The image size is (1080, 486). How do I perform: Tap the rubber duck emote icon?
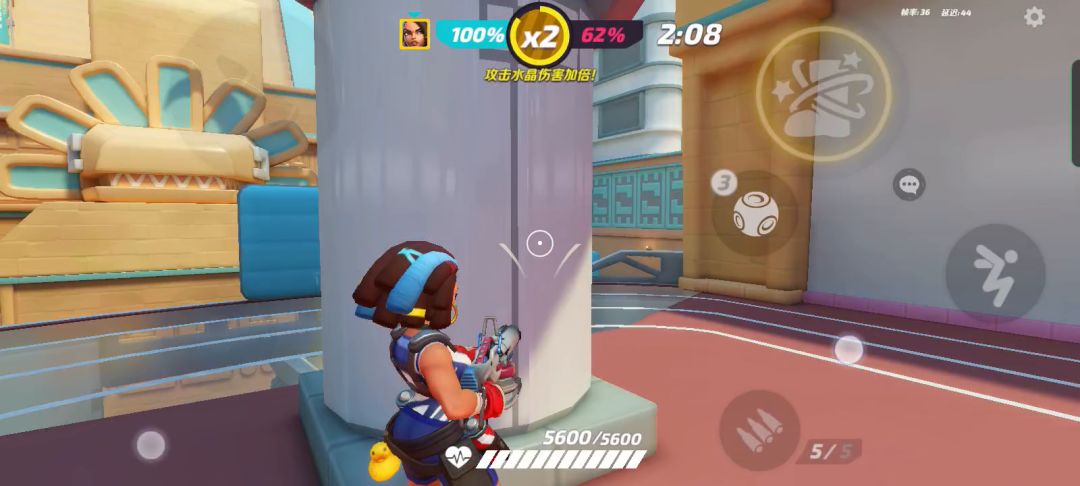pos(381,461)
